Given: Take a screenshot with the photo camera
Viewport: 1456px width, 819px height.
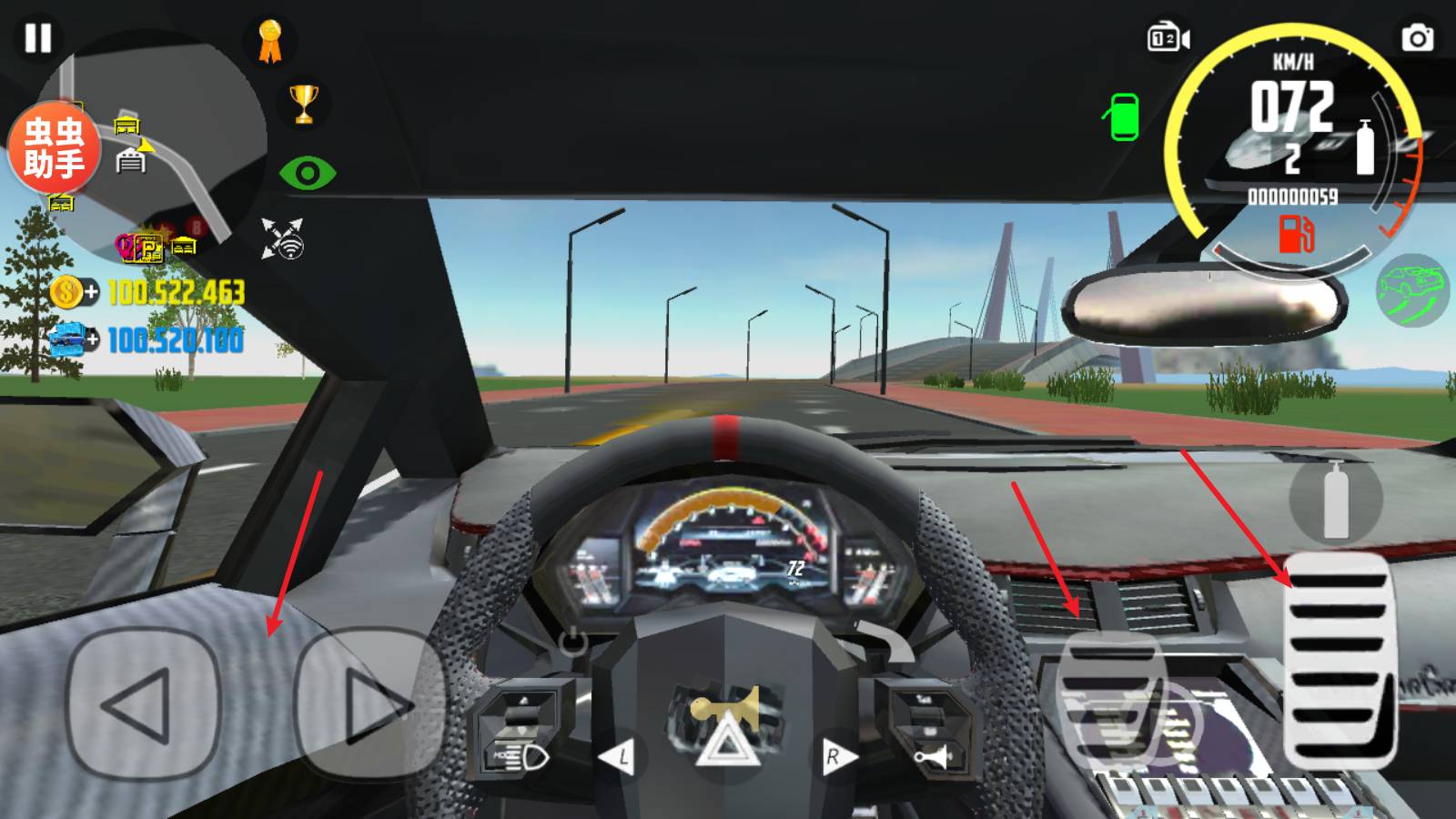Looking at the screenshot, I should coord(1417,38).
